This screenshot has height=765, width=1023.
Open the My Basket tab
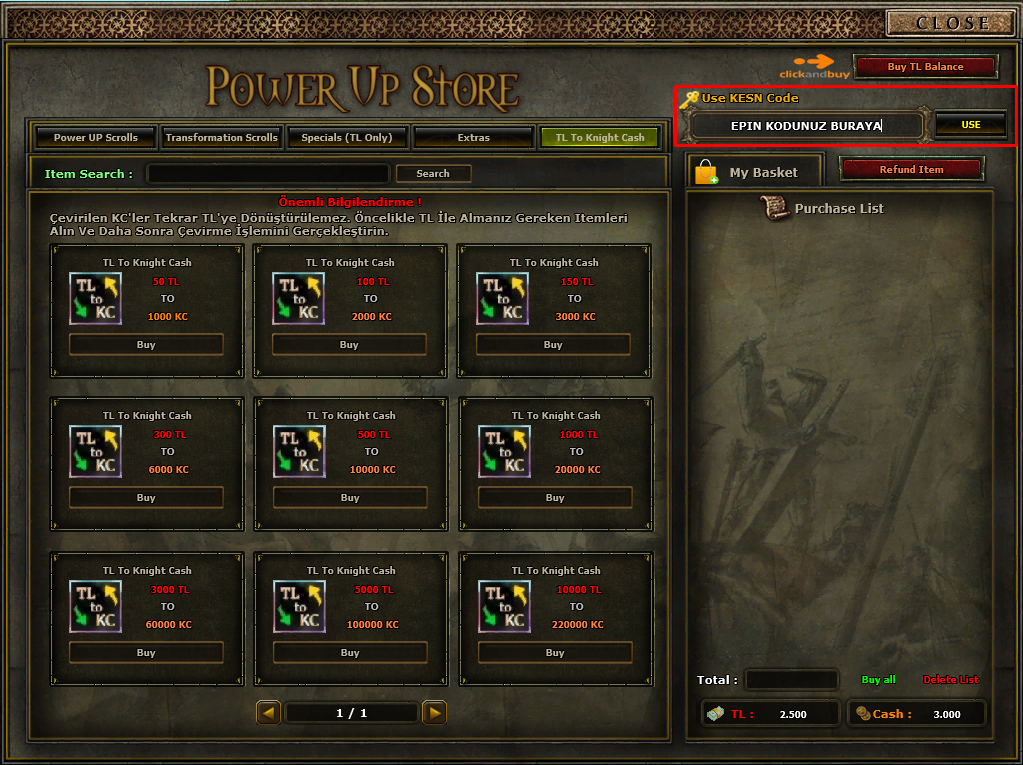(x=754, y=173)
